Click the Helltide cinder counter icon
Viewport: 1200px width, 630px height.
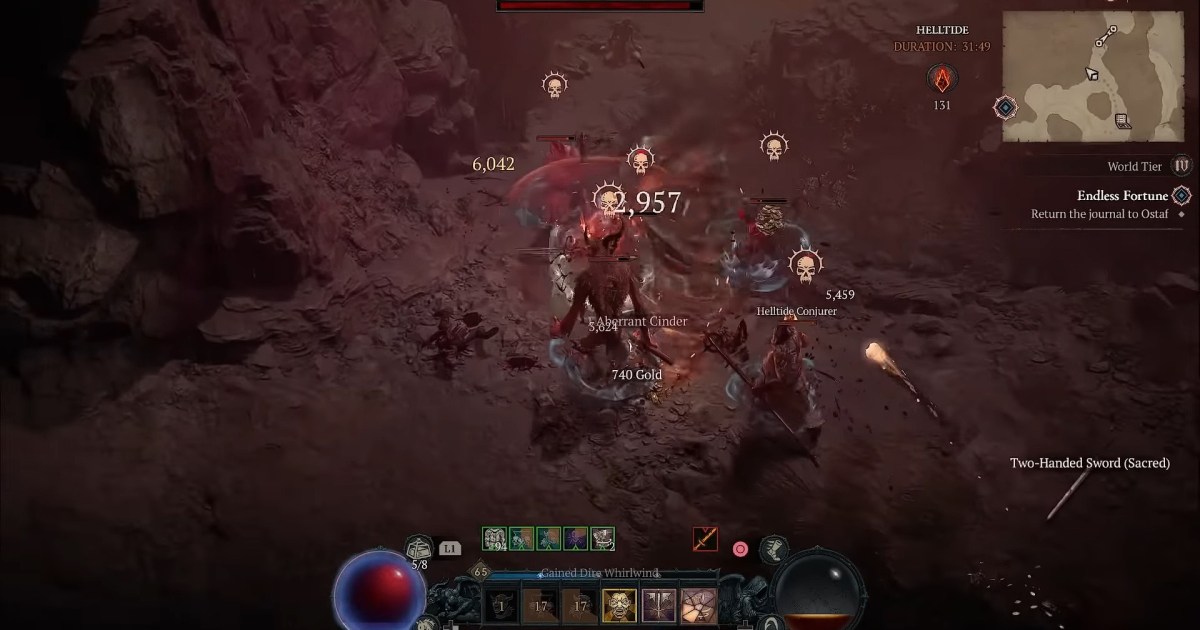[941, 79]
